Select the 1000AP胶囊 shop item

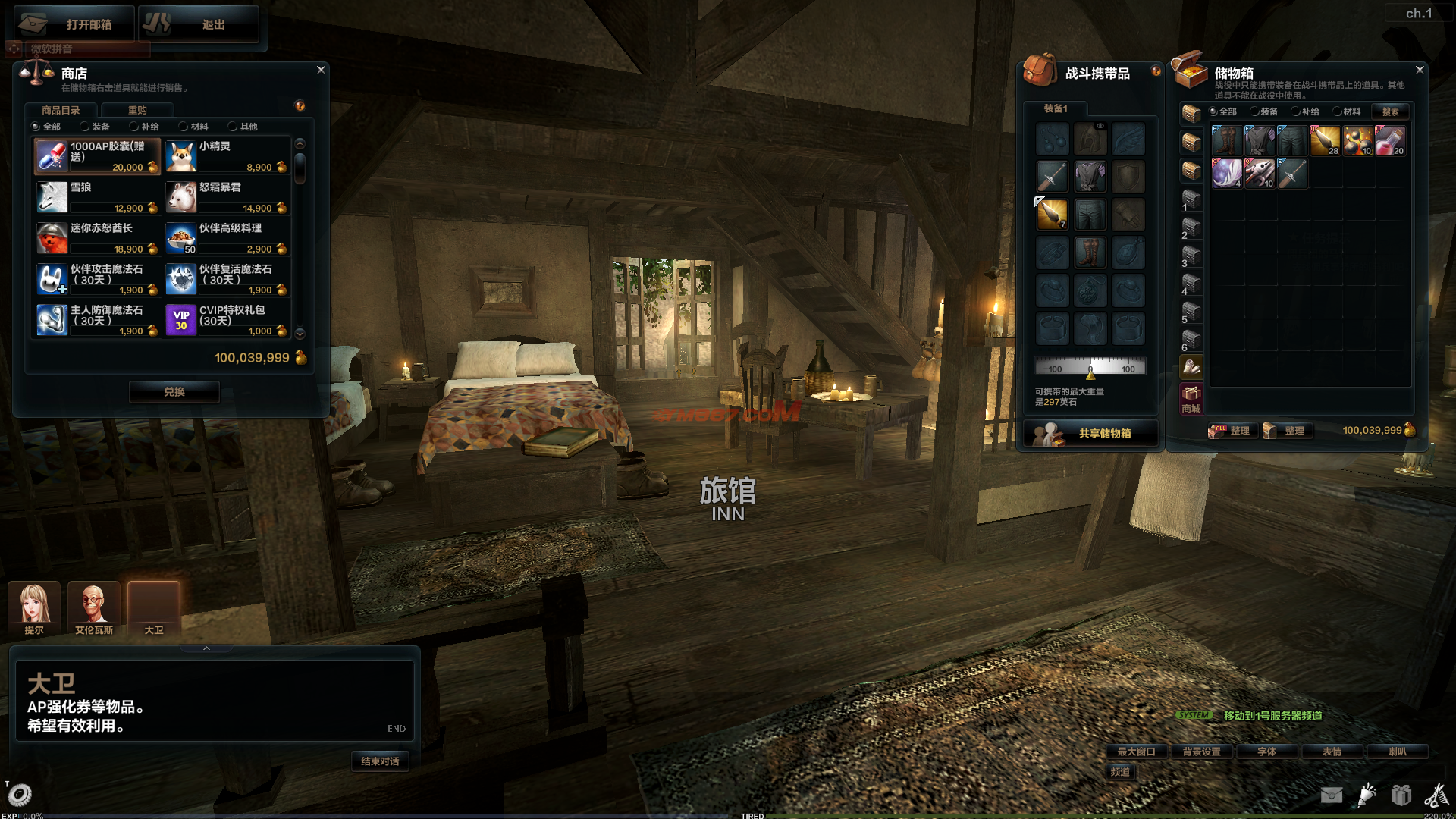tap(97, 155)
